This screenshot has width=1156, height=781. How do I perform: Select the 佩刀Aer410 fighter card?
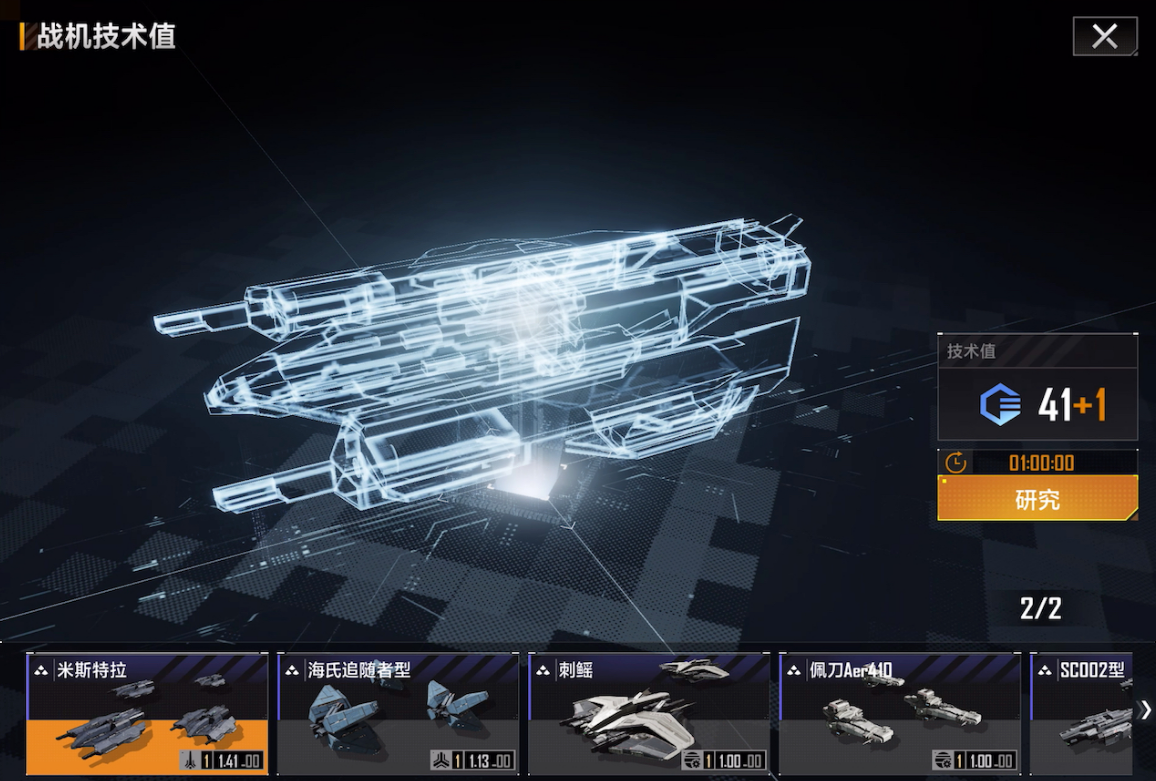click(899, 714)
